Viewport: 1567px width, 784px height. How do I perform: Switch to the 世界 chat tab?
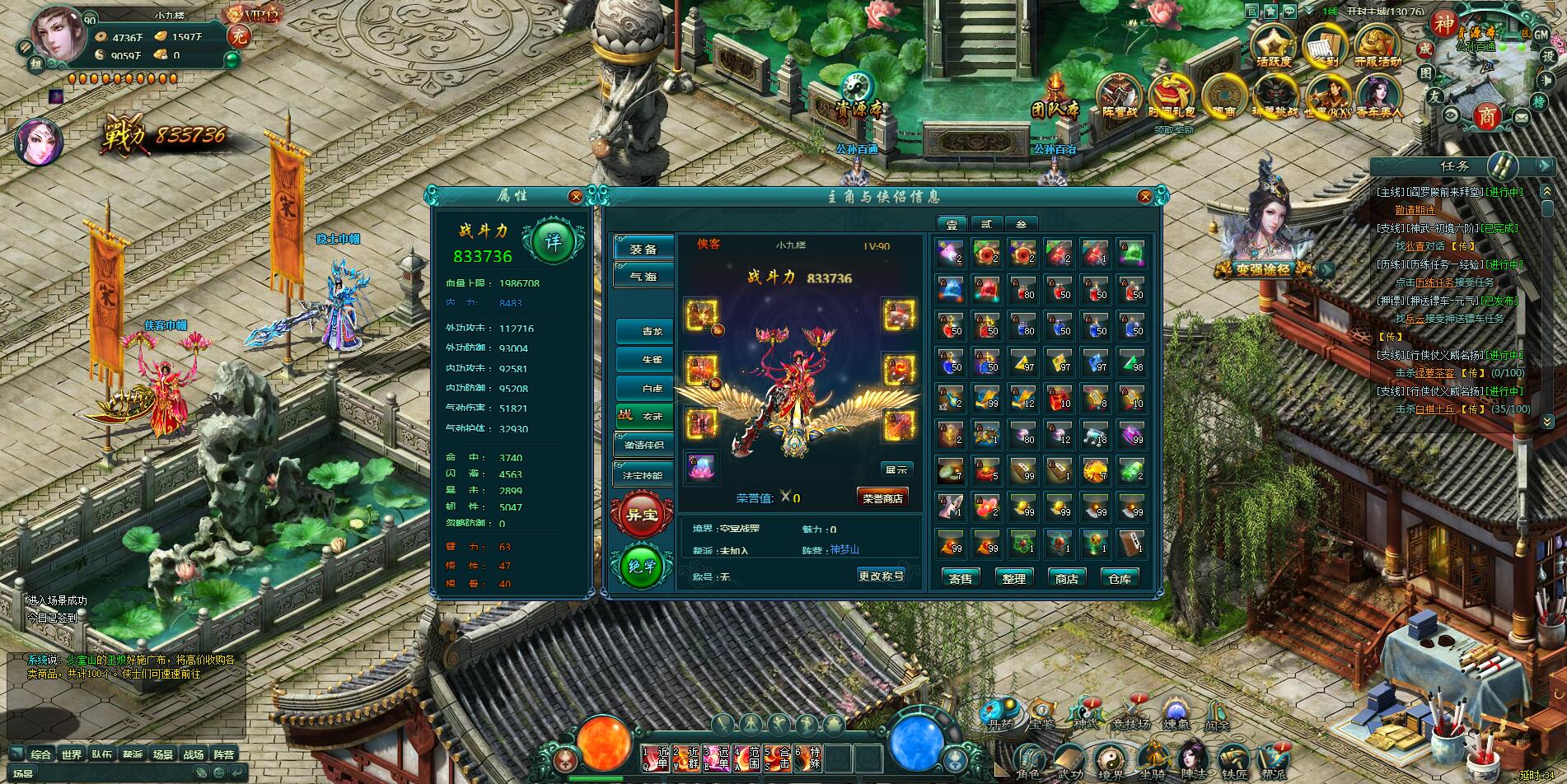coord(72,754)
